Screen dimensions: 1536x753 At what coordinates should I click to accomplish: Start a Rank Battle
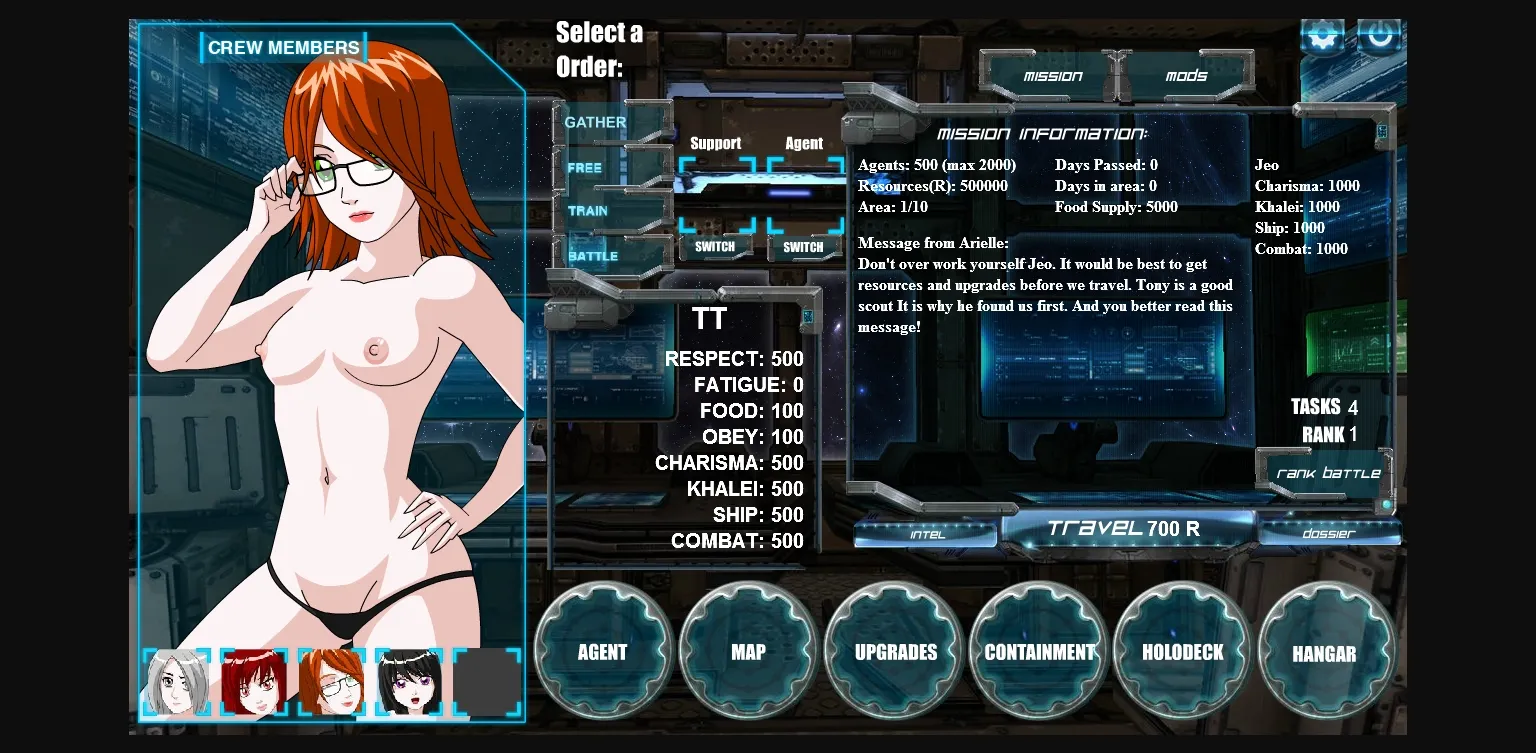coord(1328,473)
